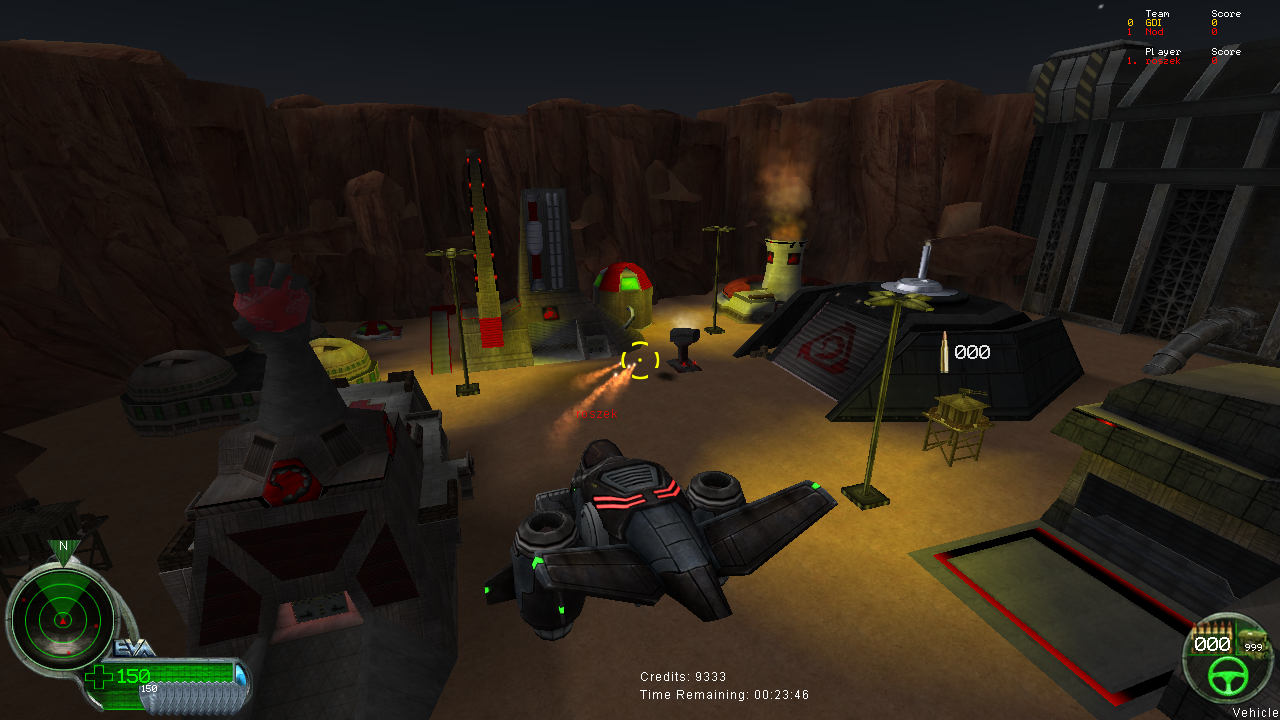Click the radar's north compass marker
Image resolution: width=1280 pixels, height=720 pixels.
(63, 548)
